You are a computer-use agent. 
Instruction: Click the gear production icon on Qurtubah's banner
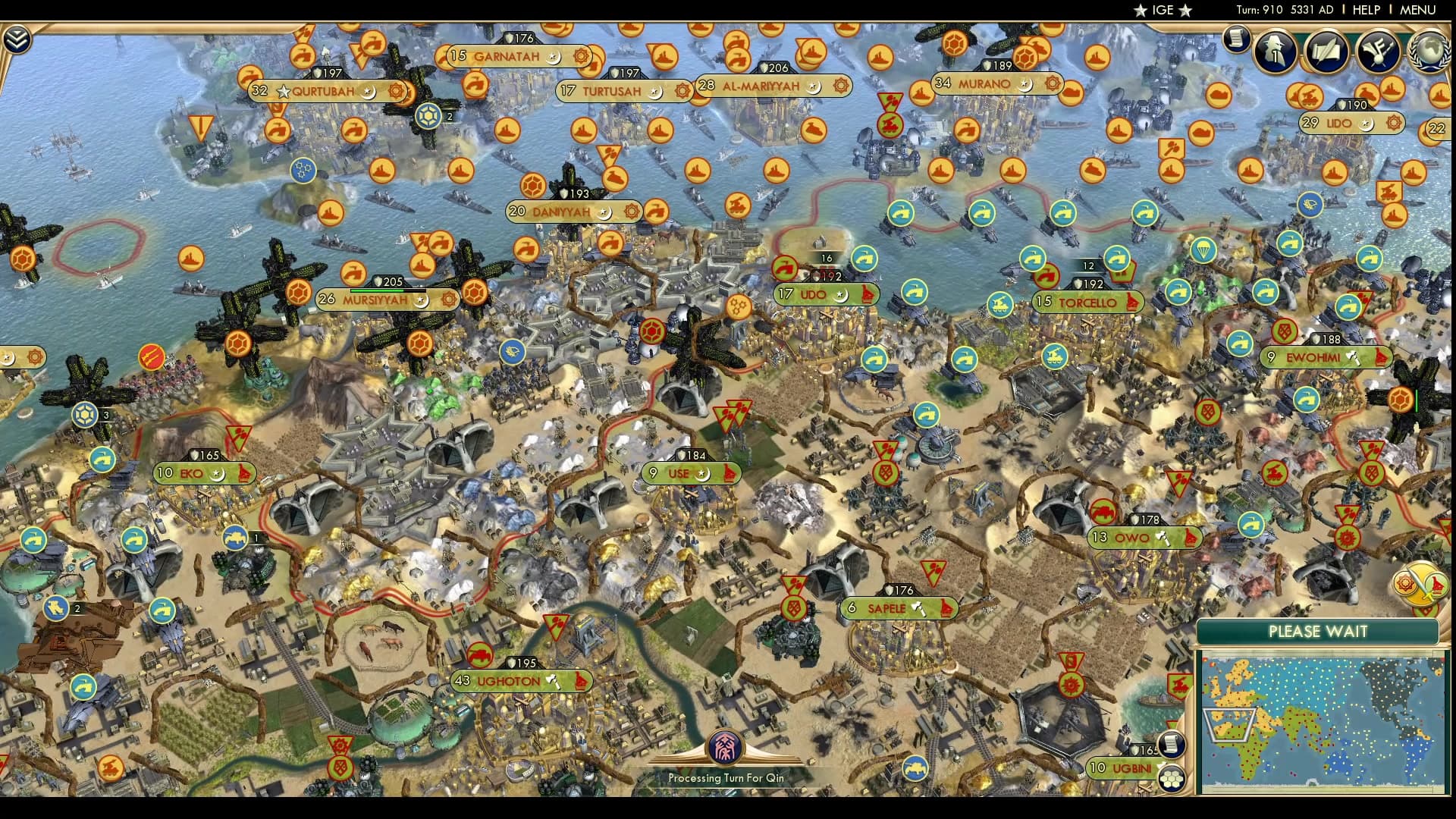click(394, 89)
